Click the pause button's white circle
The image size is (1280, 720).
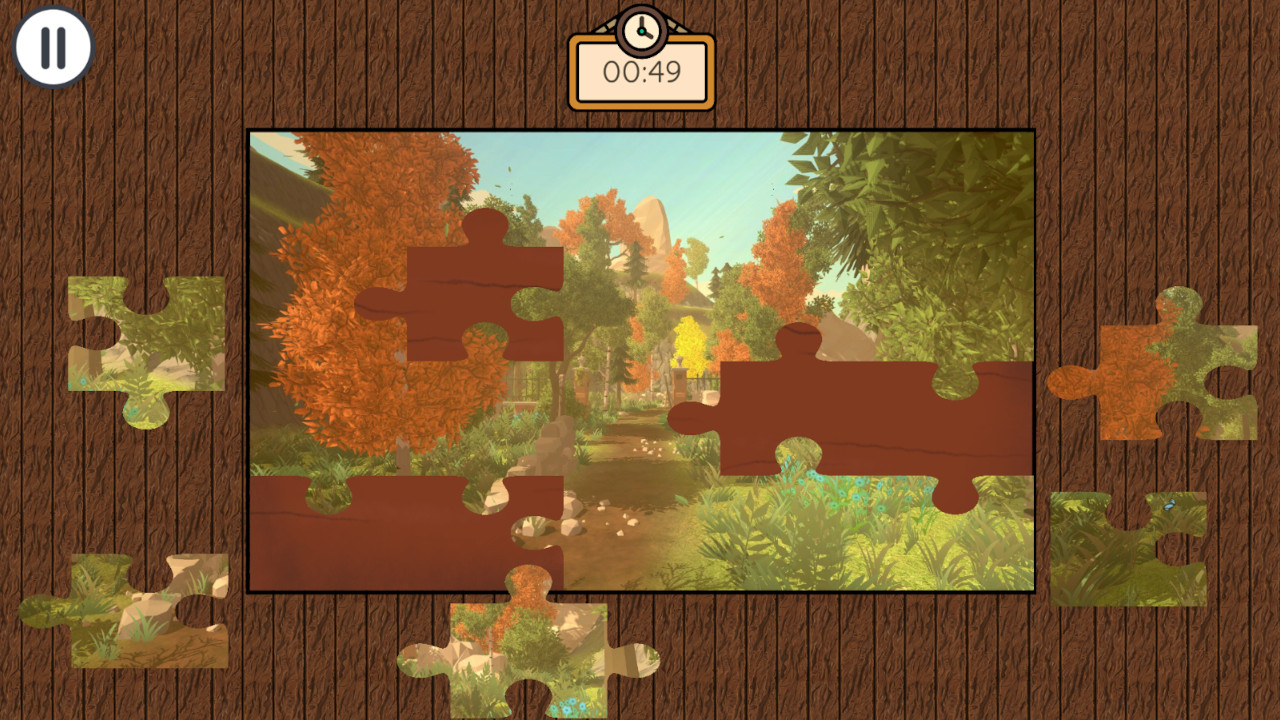click(x=53, y=46)
